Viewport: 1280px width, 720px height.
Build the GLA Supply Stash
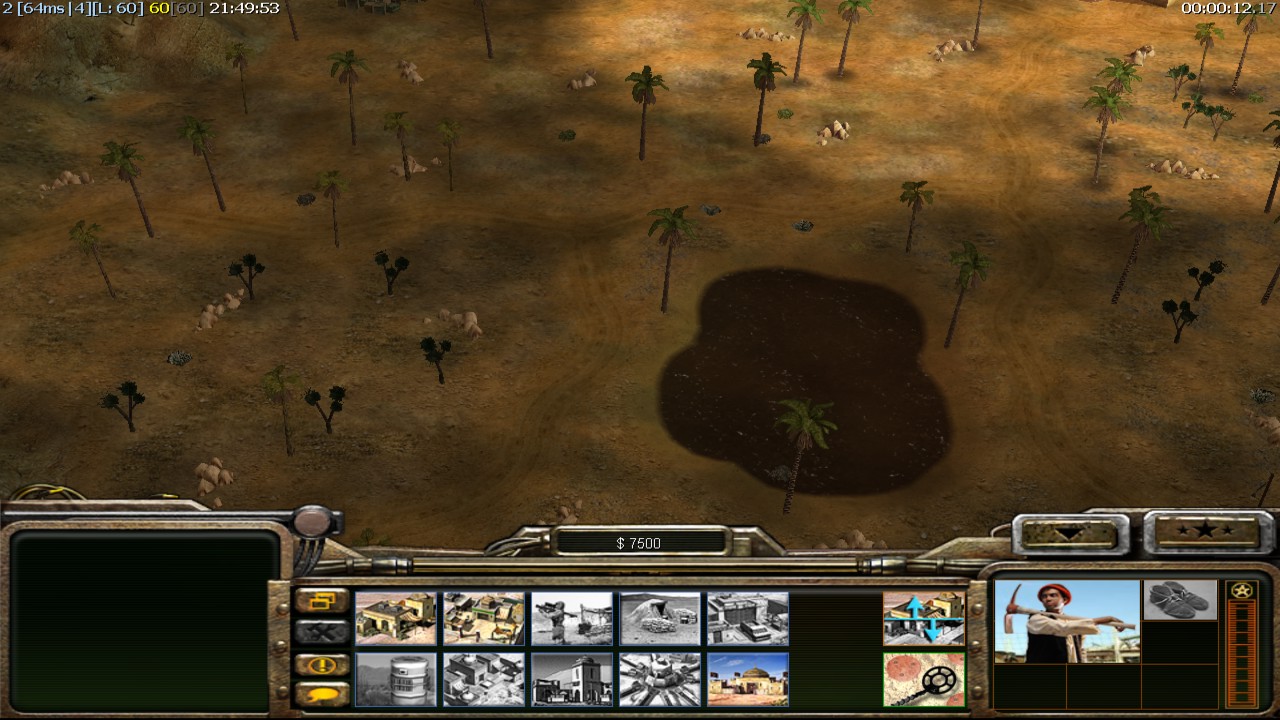coord(395,618)
